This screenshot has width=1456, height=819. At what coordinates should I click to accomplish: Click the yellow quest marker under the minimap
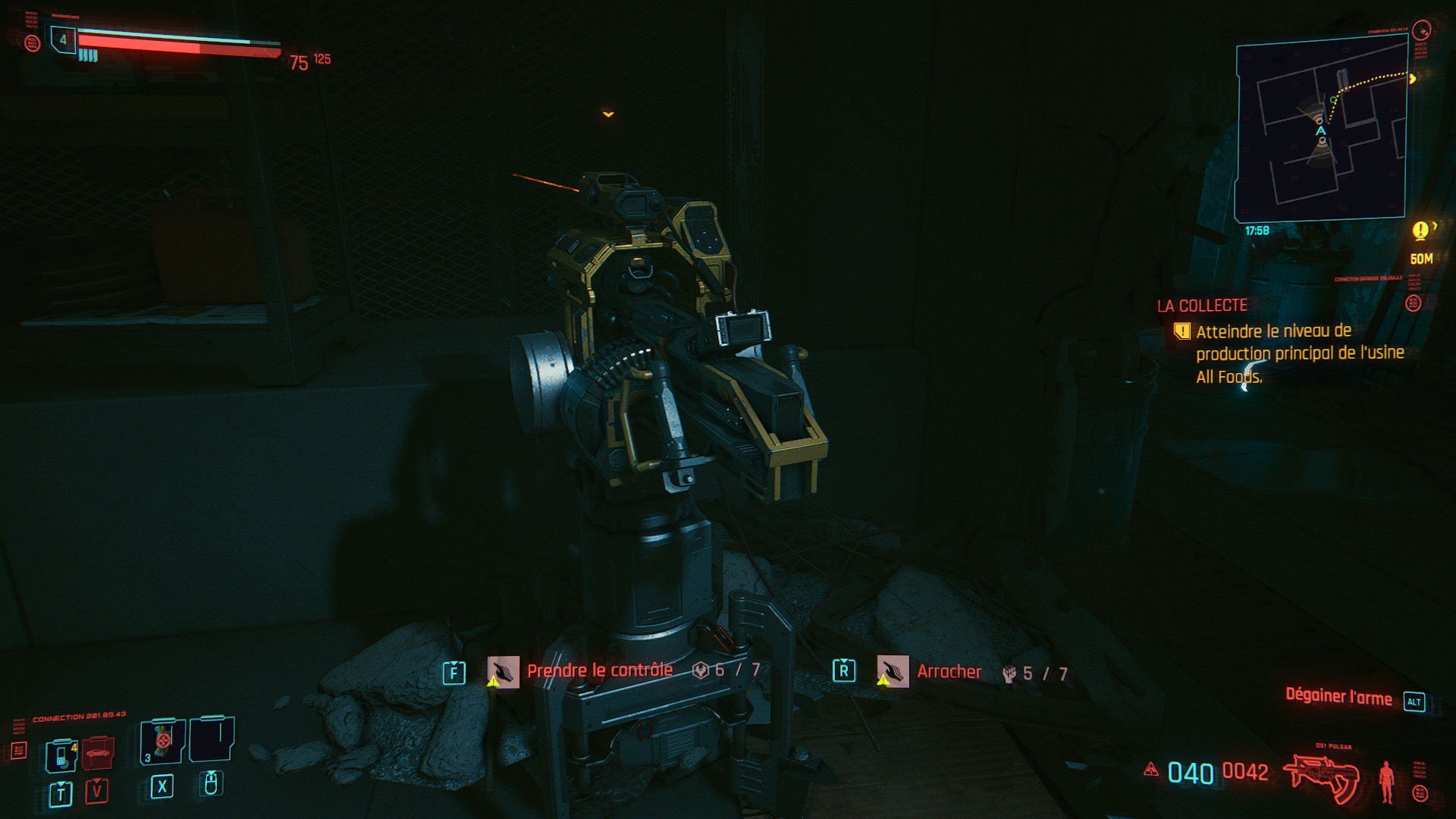1420,230
